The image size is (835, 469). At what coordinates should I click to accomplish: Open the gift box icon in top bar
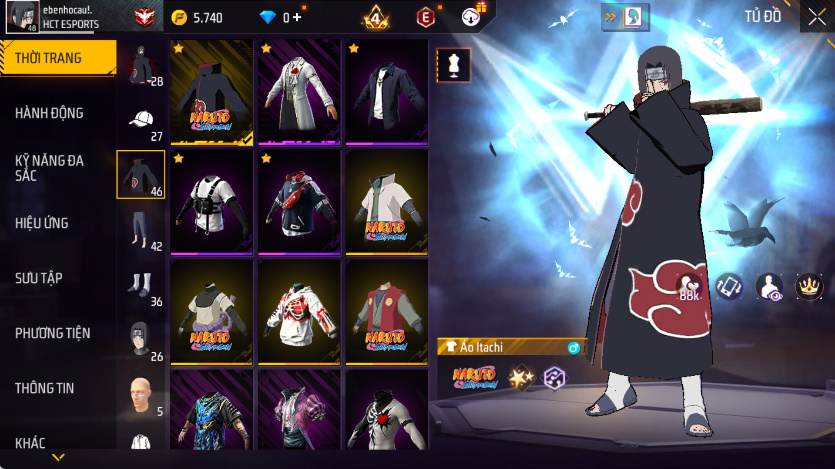coord(472,15)
